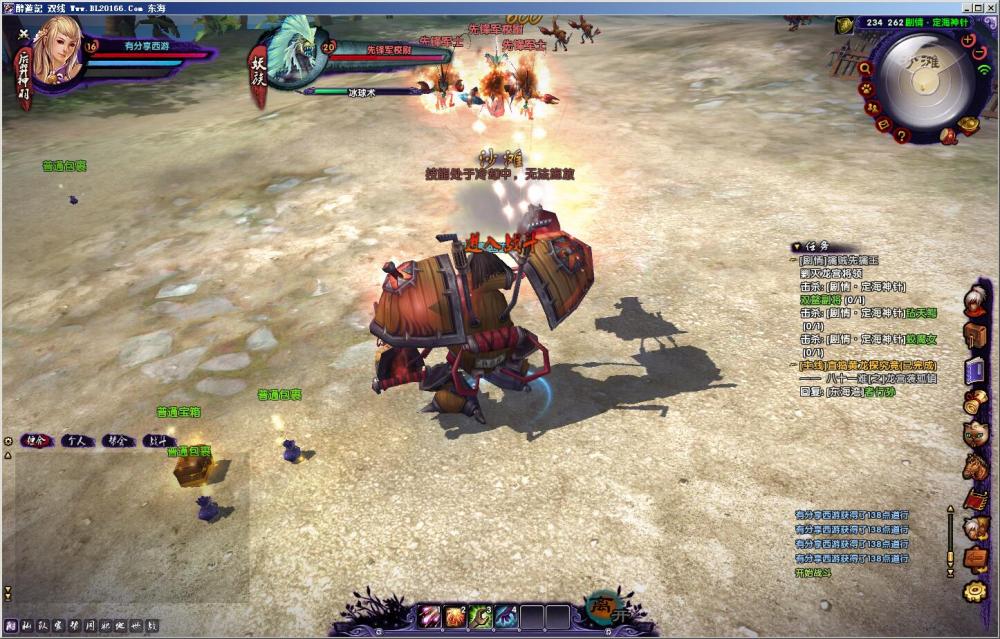Screen dimensions: 1000x639
Task: Collapse the 任务 quest tracker header
Action: 795,246
